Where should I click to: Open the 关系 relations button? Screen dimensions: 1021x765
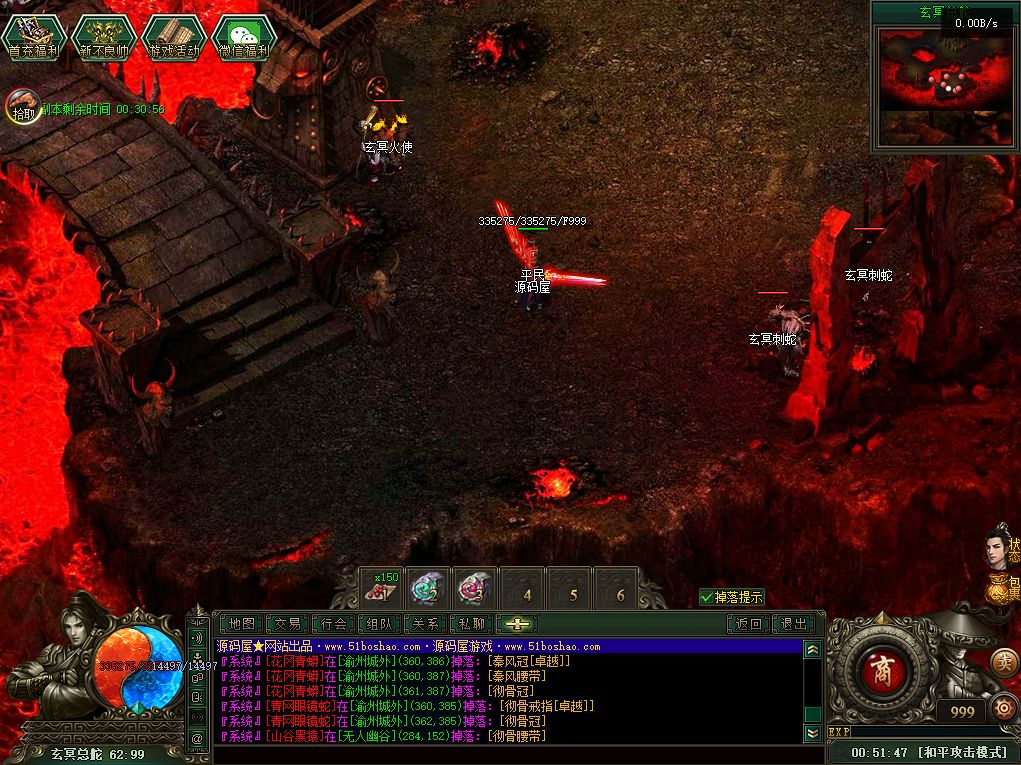426,623
